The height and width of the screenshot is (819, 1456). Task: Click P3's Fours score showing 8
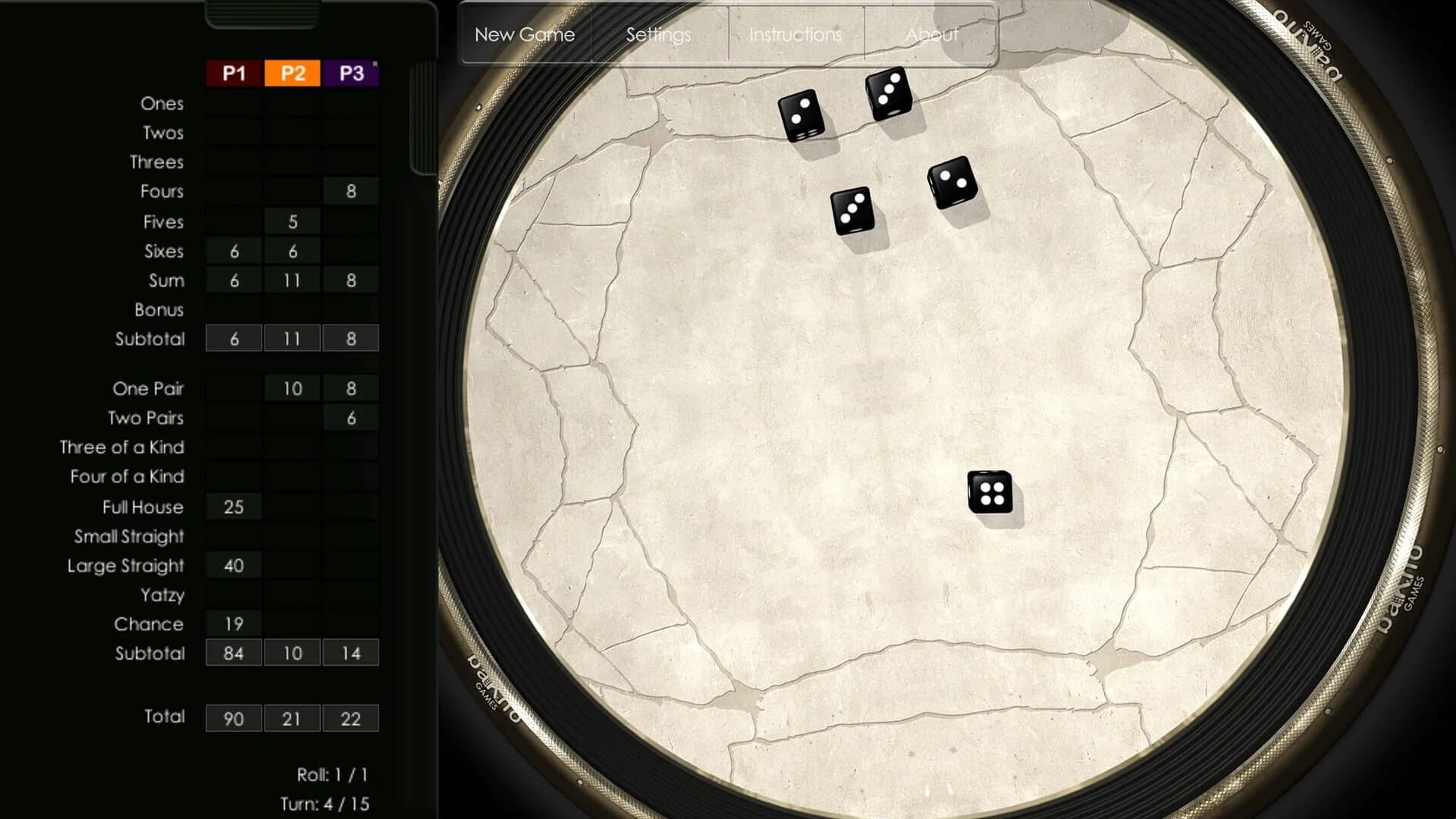(x=350, y=191)
